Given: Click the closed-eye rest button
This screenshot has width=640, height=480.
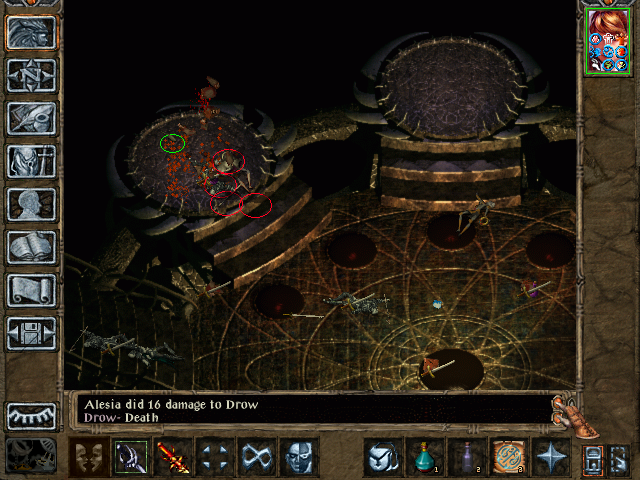Looking at the screenshot, I should tap(31, 415).
